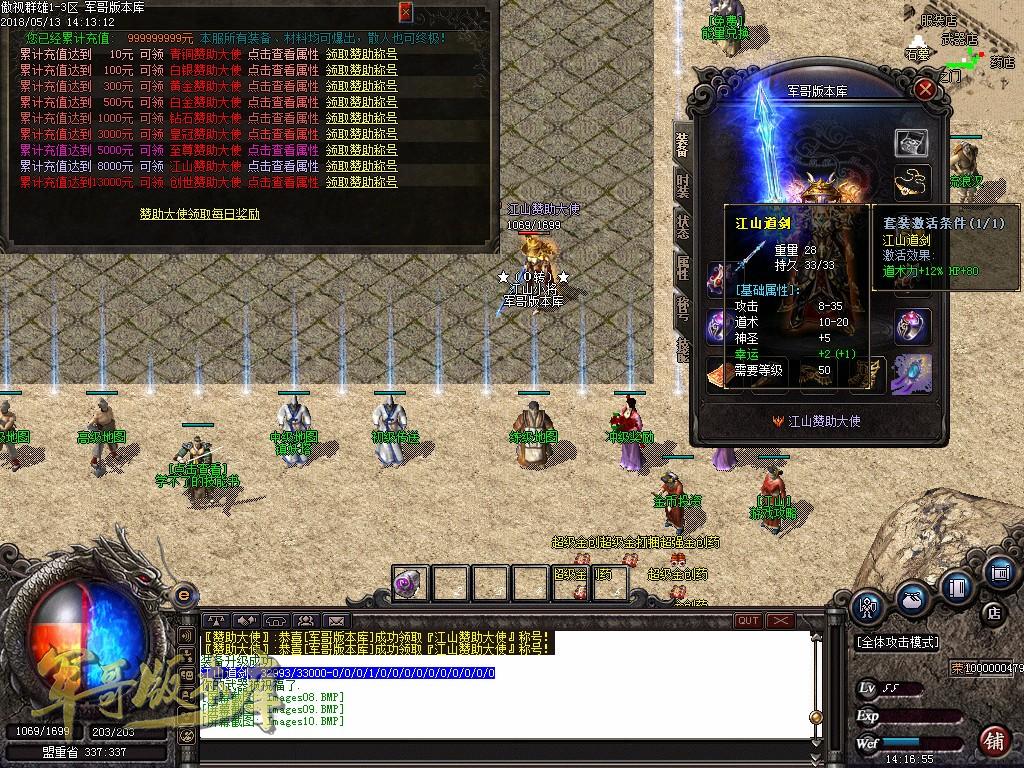View attributes of 至尊赞助大使
The height and width of the screenshot is (768, 1024).
283,151
